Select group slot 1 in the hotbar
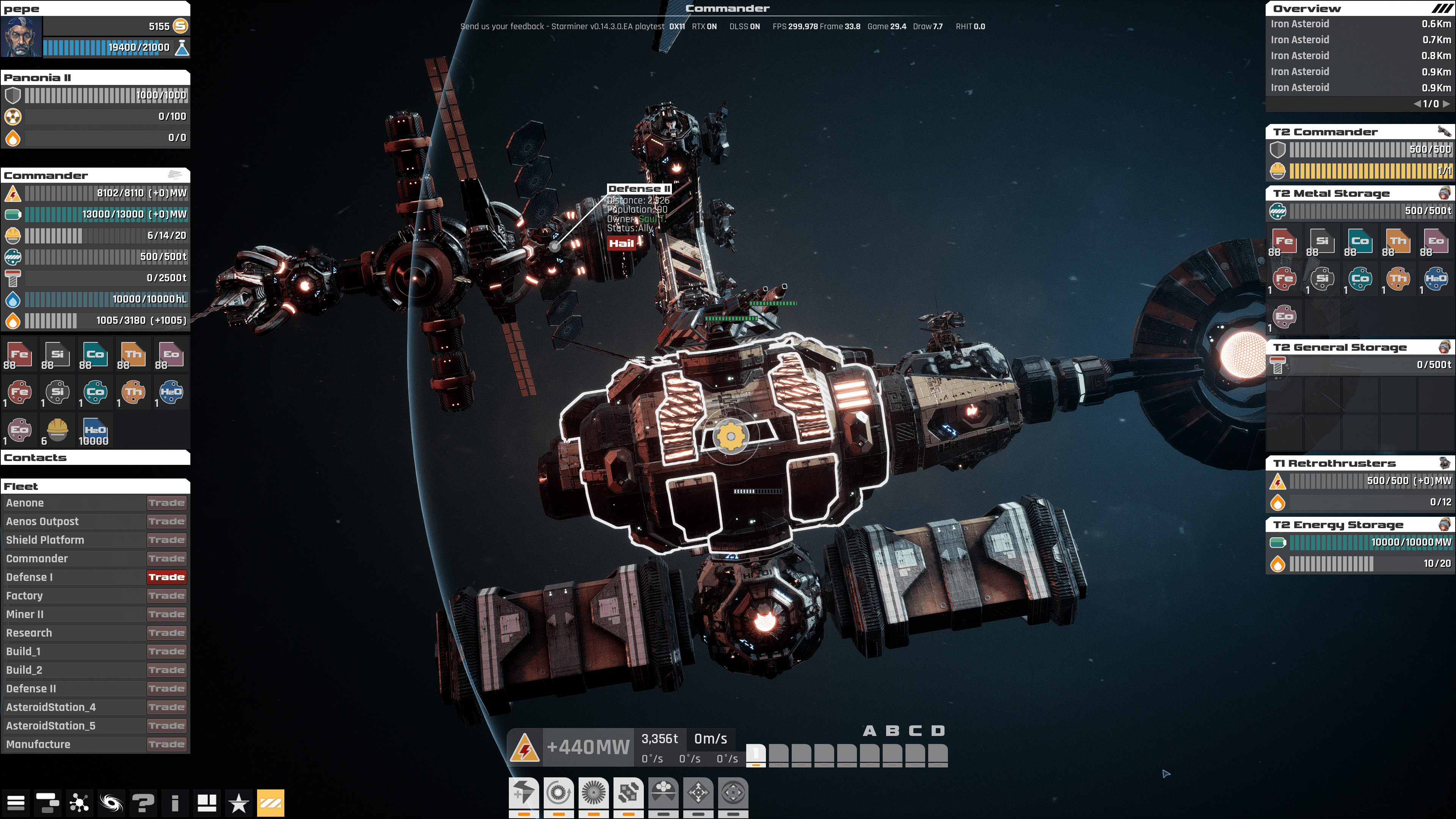 (x=756, y=754)
